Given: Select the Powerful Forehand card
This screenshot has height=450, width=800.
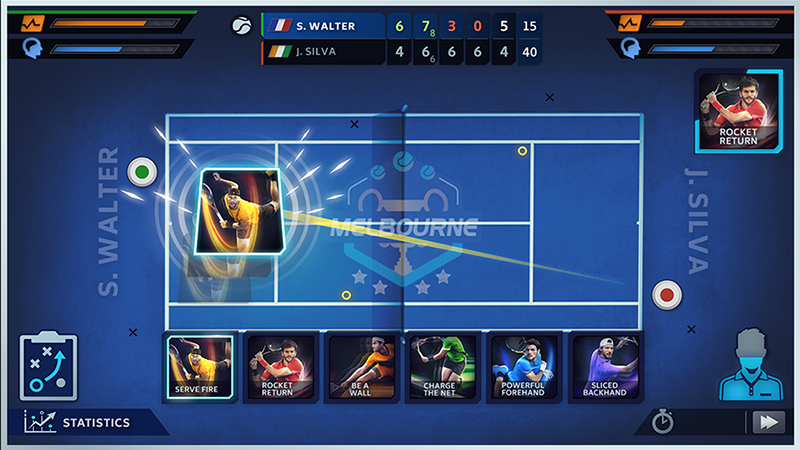Looking at the screenshot, I should (523, 367).
